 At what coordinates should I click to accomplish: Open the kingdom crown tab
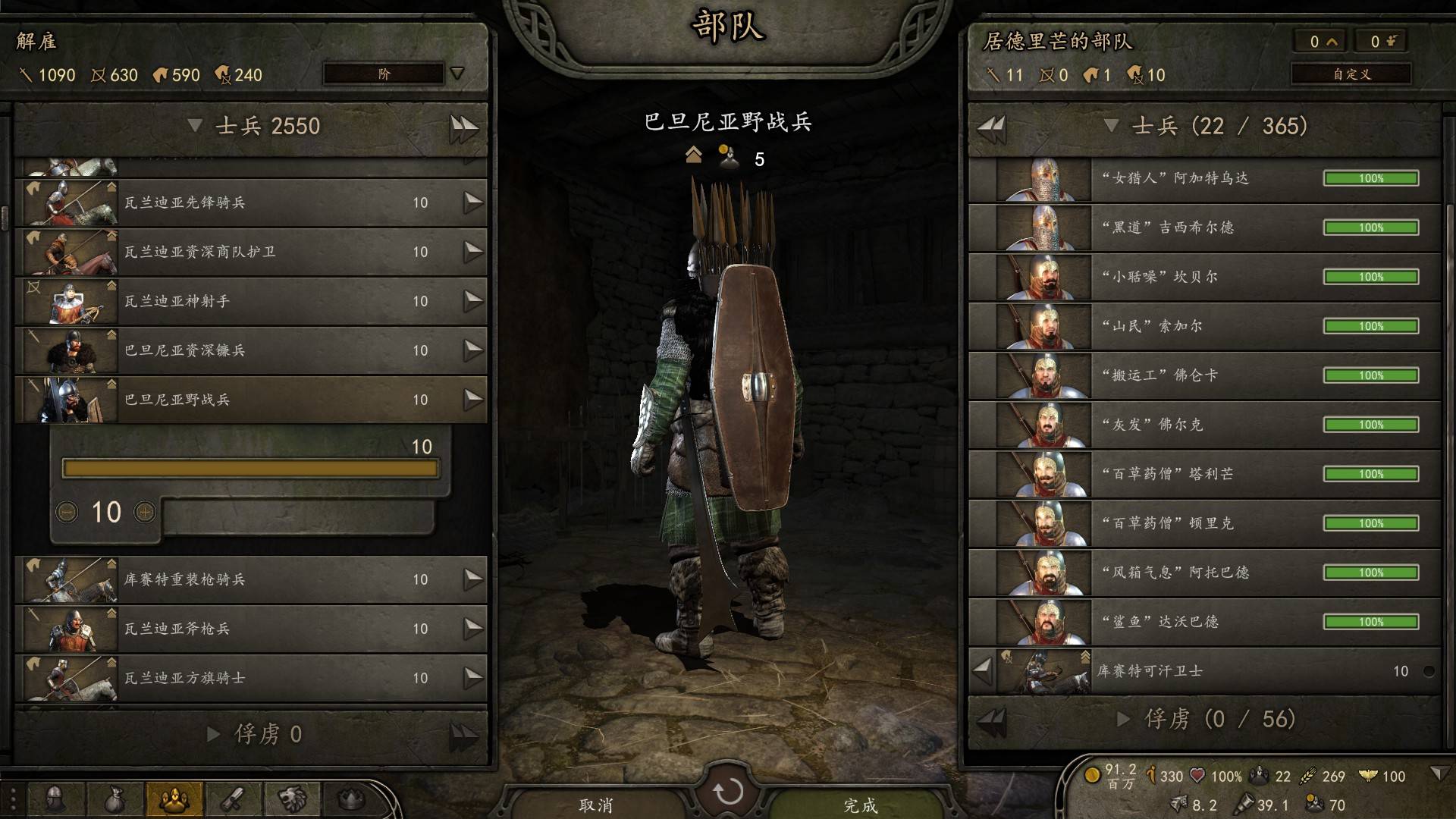350,799
